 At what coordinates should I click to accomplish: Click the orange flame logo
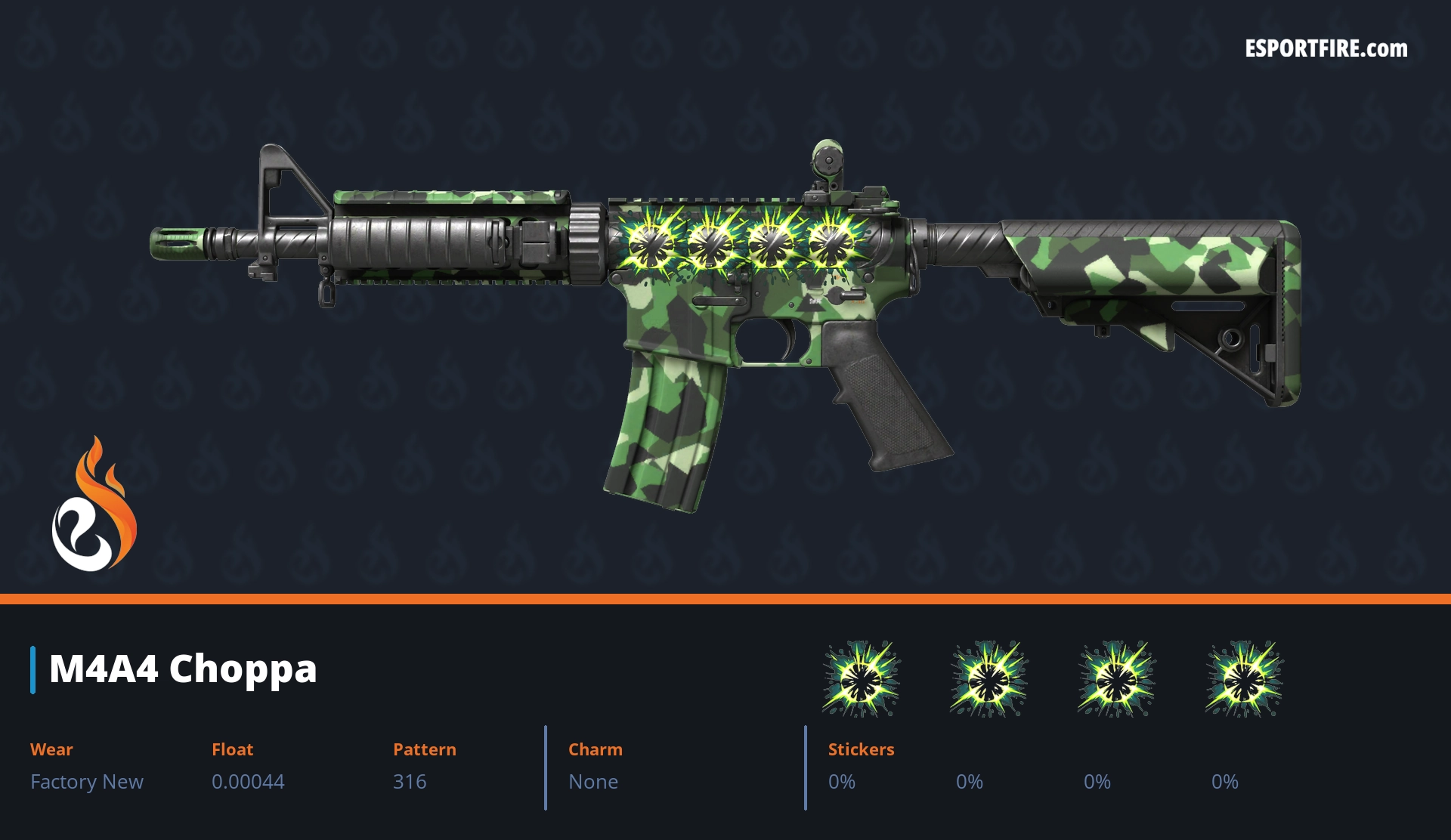click(x=94, y=505)
